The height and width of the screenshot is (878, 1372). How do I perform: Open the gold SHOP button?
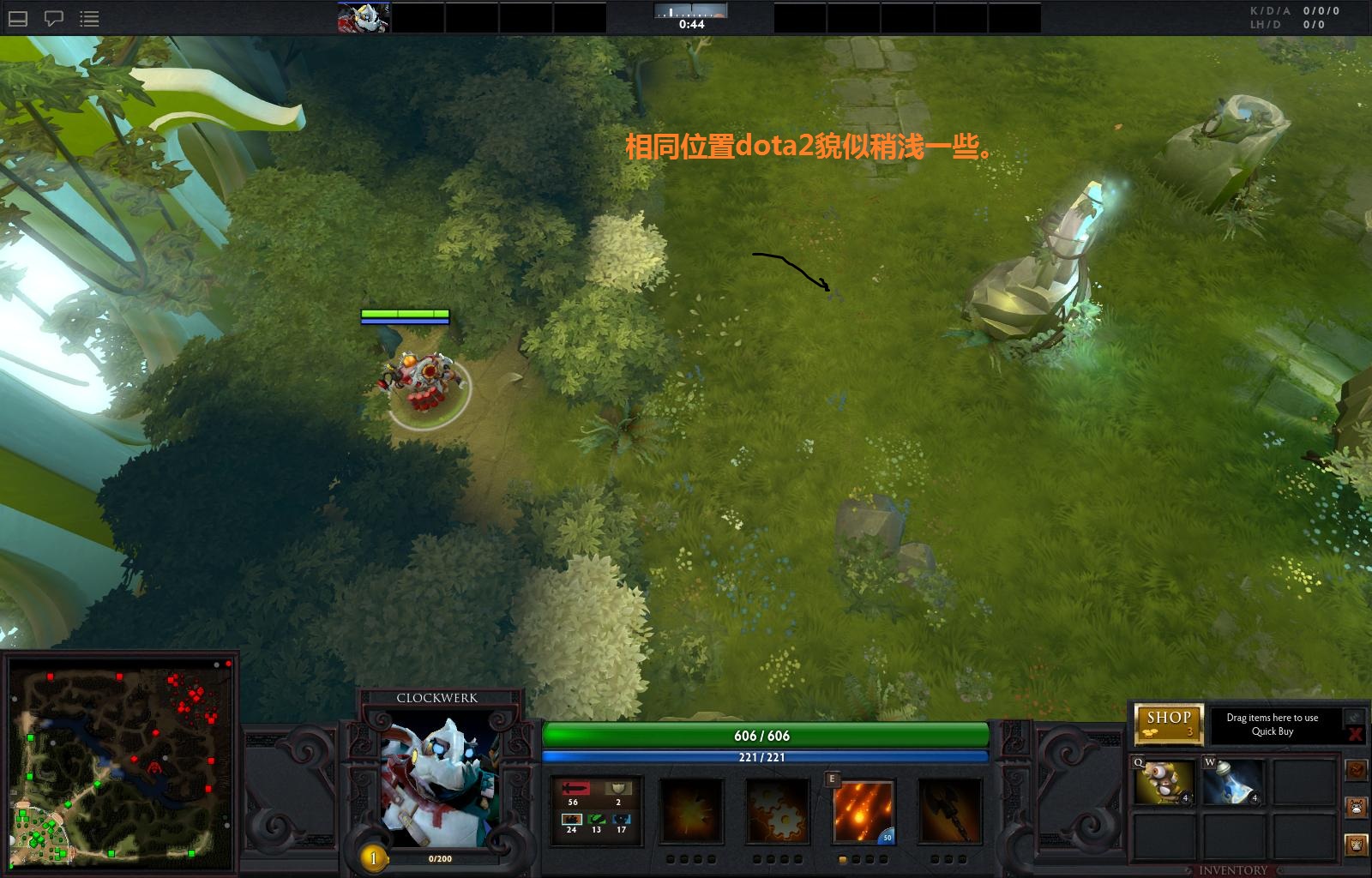pos(1169,724)
